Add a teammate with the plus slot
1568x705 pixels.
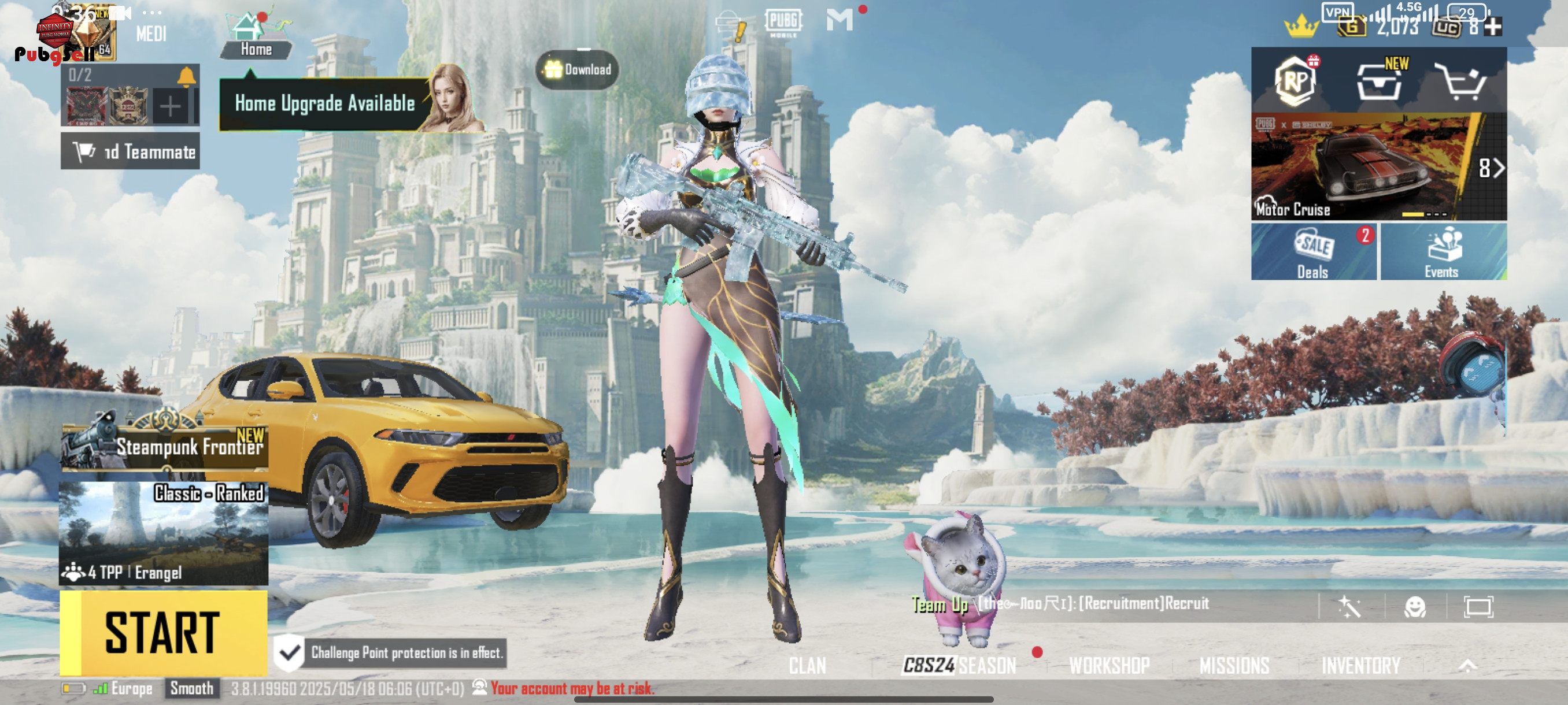(x=171, y=106)
